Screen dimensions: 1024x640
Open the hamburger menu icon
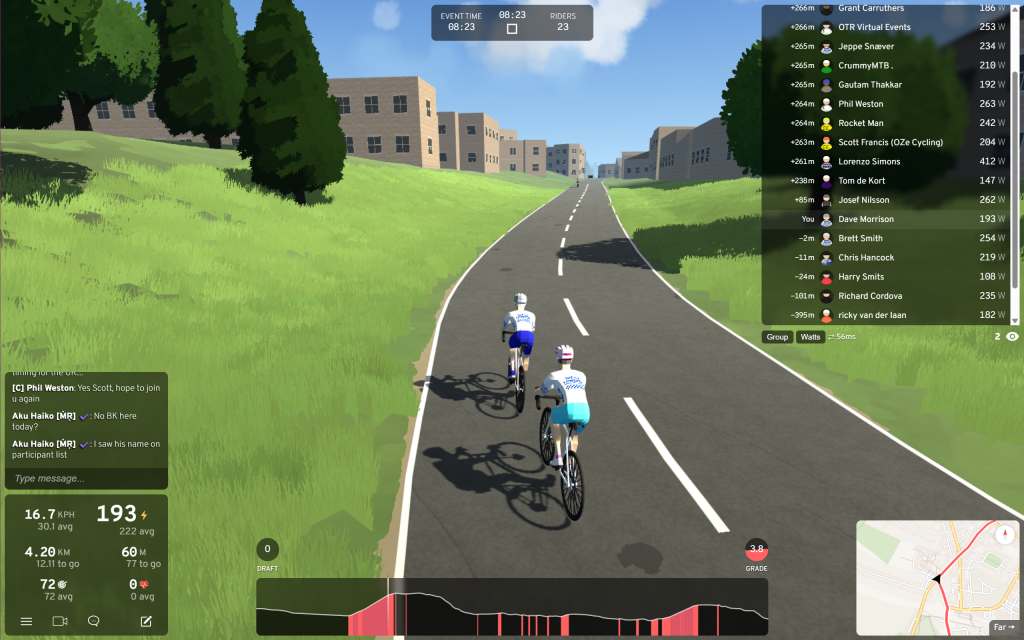point(26,621)
